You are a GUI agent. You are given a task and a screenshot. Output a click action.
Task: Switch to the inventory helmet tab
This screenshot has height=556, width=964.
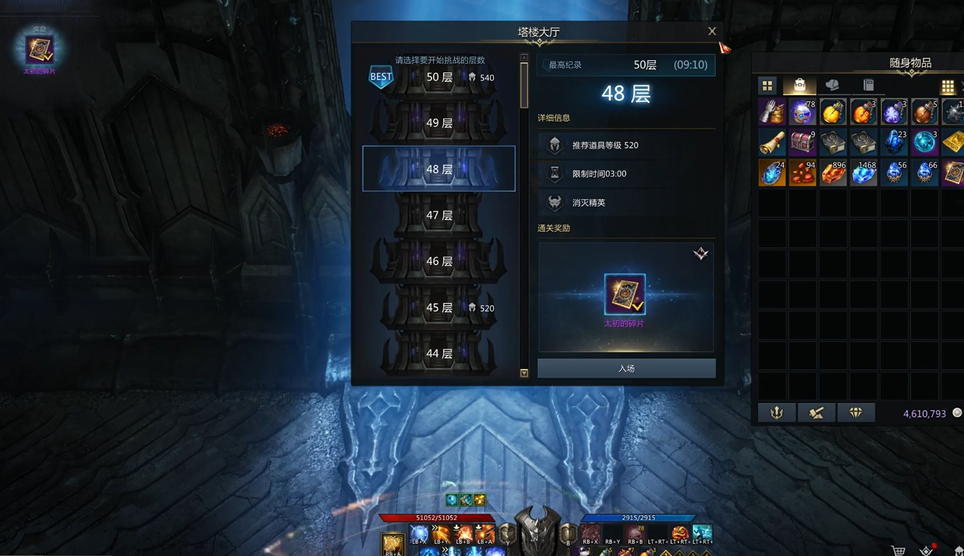click(x=832, y=86)
